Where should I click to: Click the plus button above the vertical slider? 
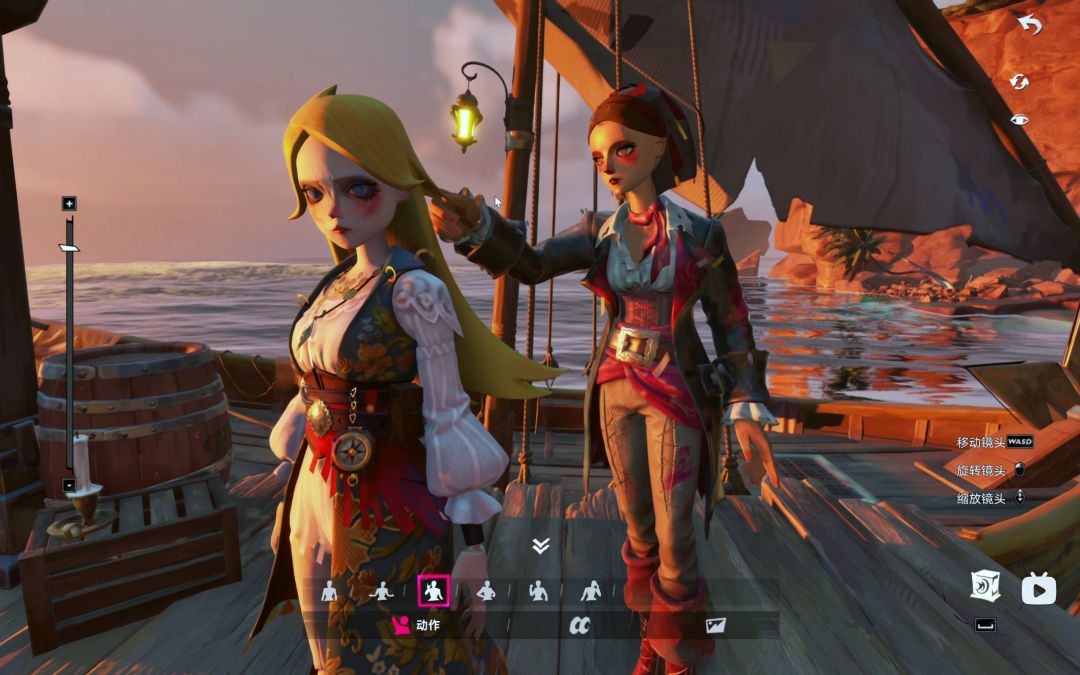(x=69, y=204)
